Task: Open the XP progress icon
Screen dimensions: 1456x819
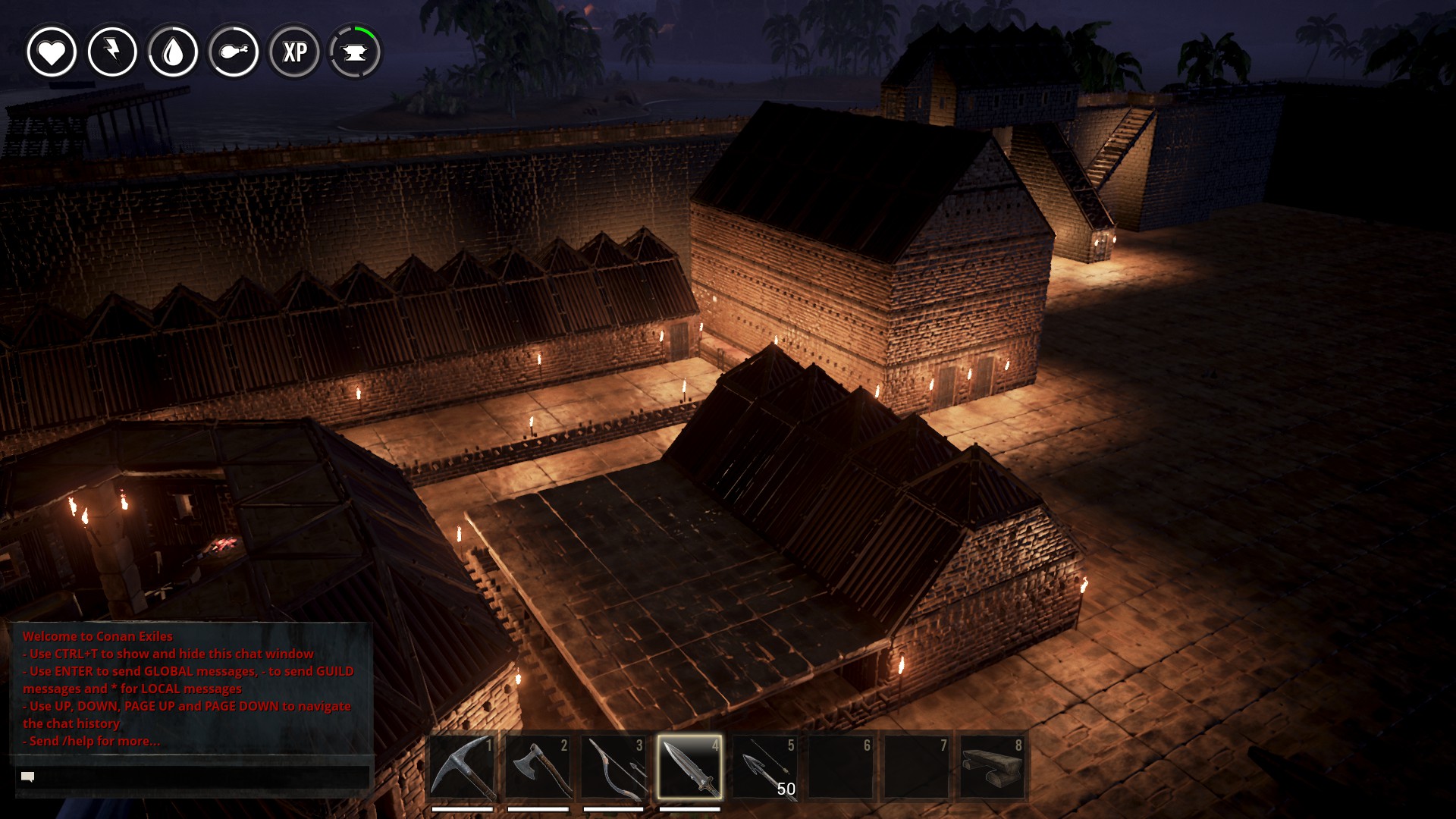Action: point(294,52)
